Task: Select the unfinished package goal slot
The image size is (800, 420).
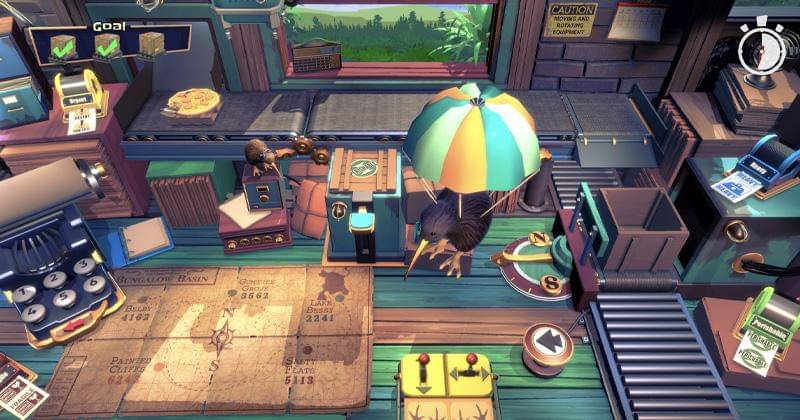Action: tap(152, 45)
